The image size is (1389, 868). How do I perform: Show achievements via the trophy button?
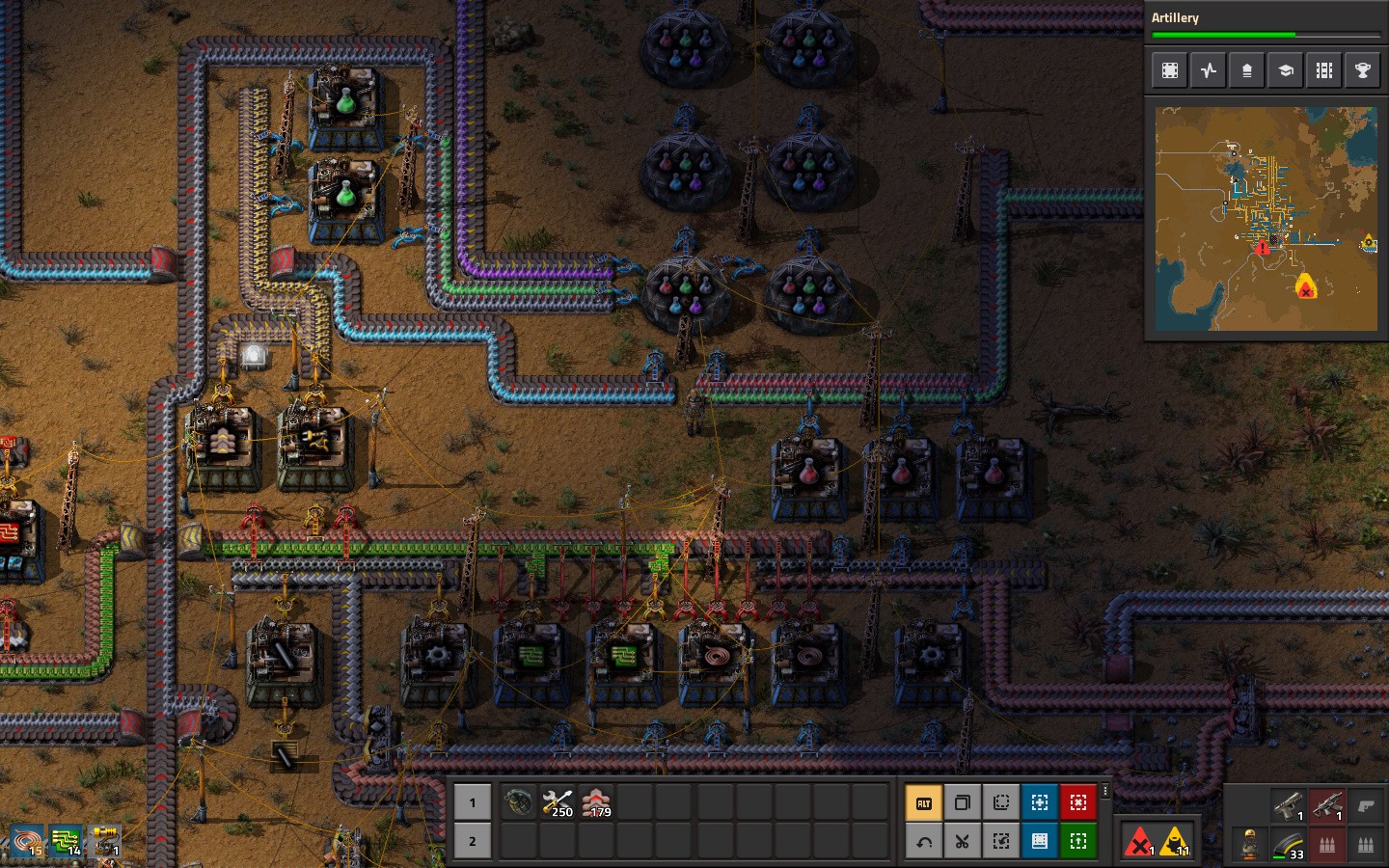point(1363,70)
